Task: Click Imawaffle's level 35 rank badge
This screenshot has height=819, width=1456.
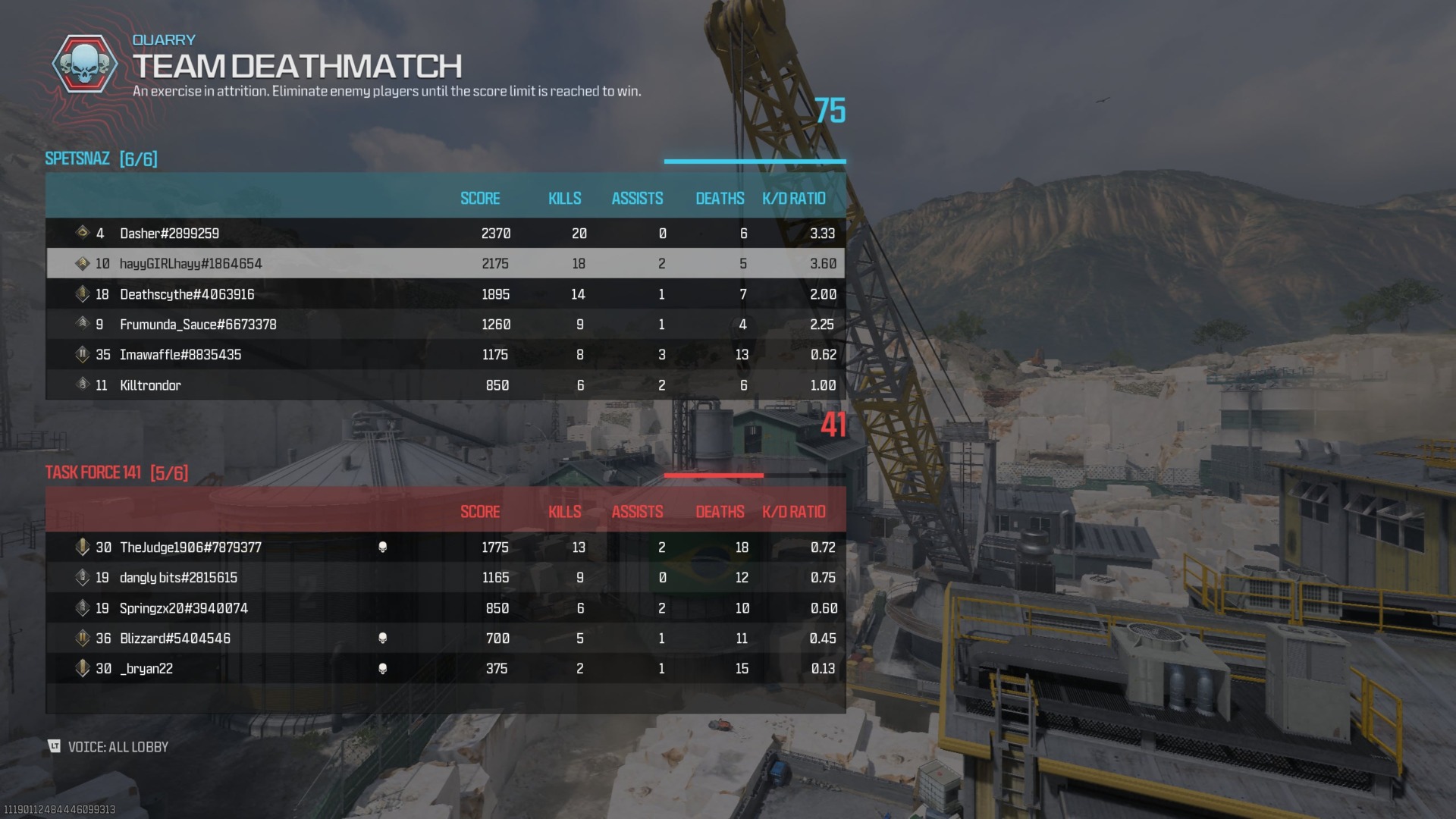Action: [83, 354]
